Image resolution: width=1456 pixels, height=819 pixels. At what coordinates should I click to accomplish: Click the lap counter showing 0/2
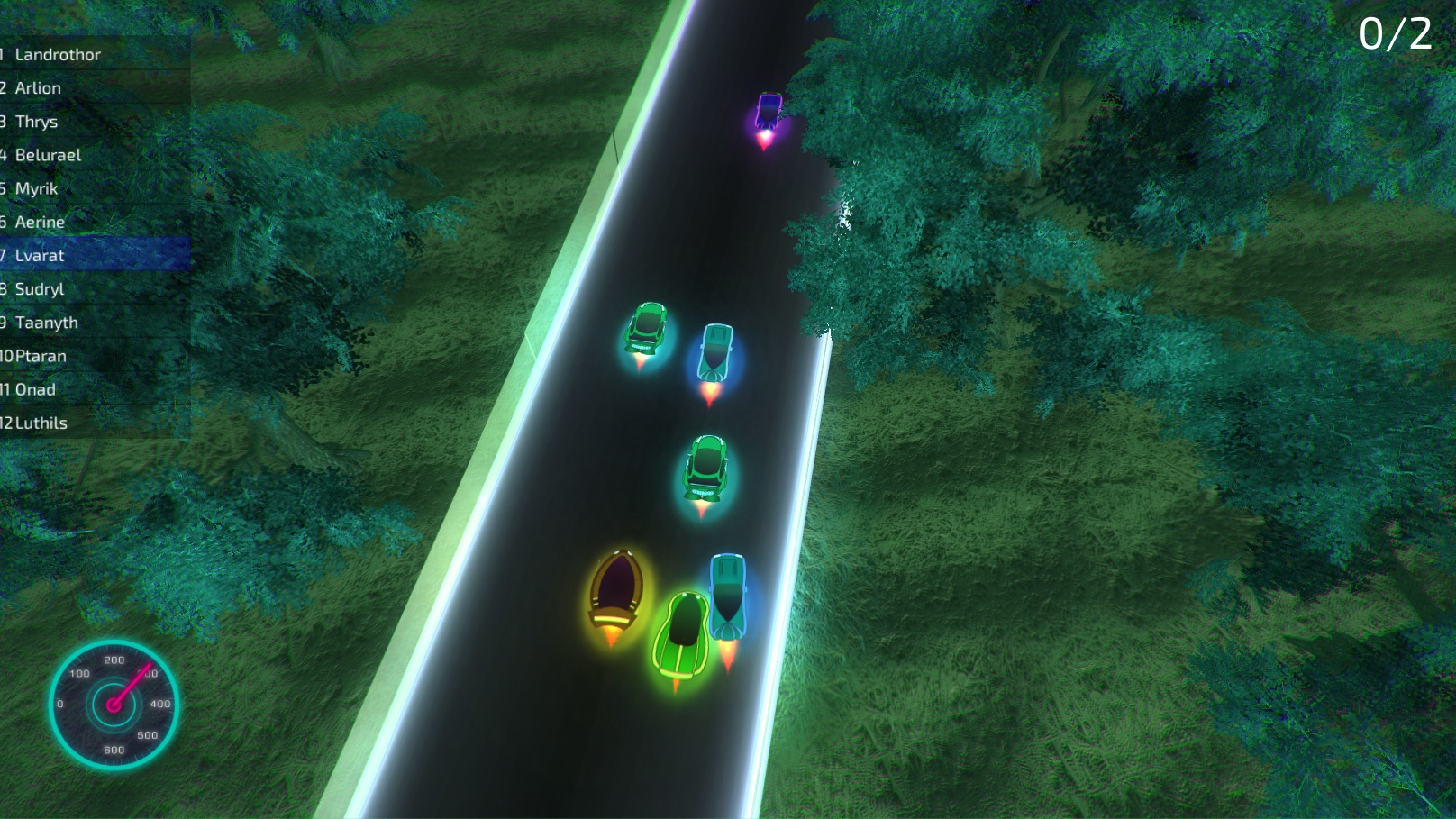[x=1394, y=34]
